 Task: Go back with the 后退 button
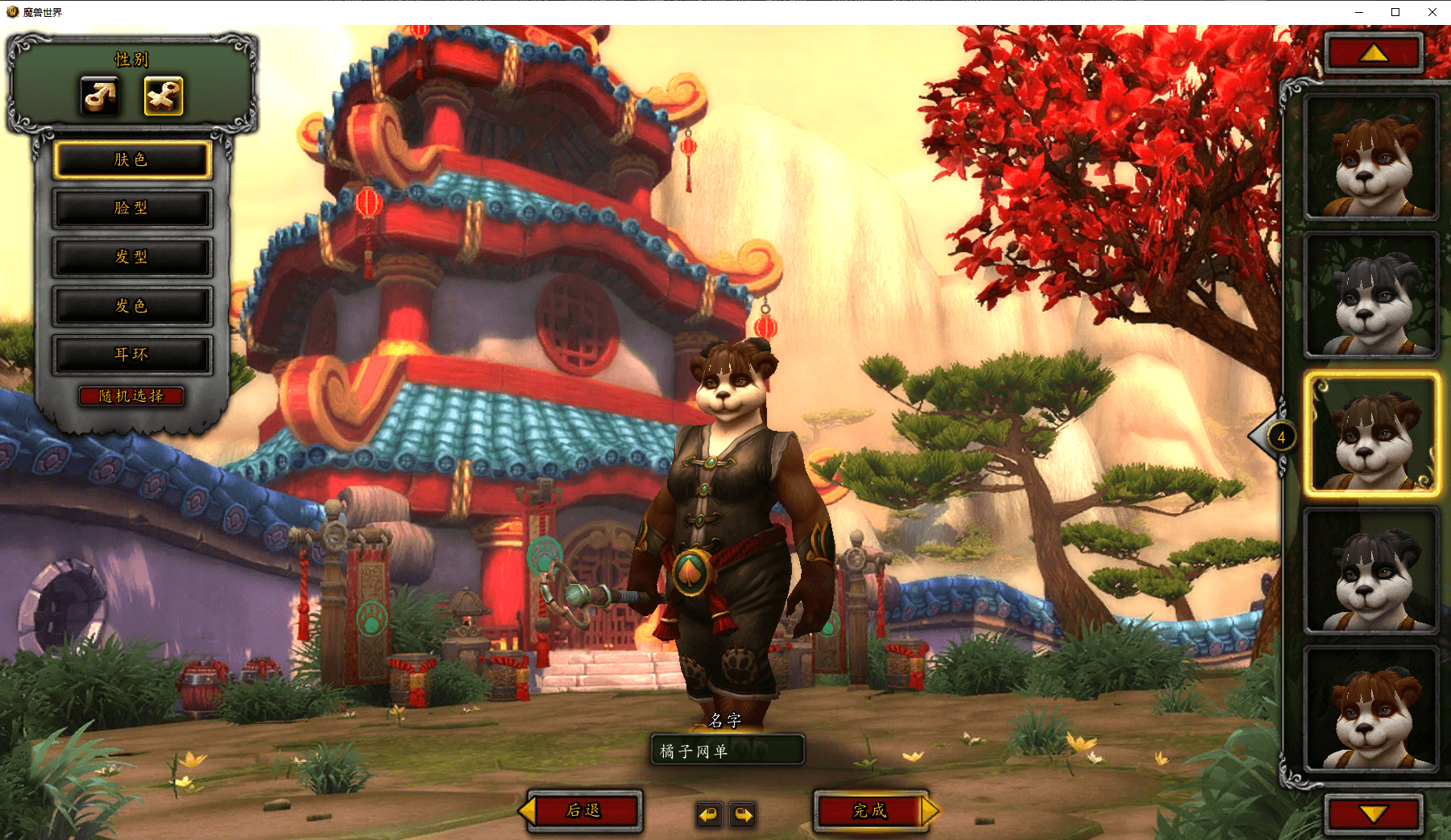coord(584,810)
